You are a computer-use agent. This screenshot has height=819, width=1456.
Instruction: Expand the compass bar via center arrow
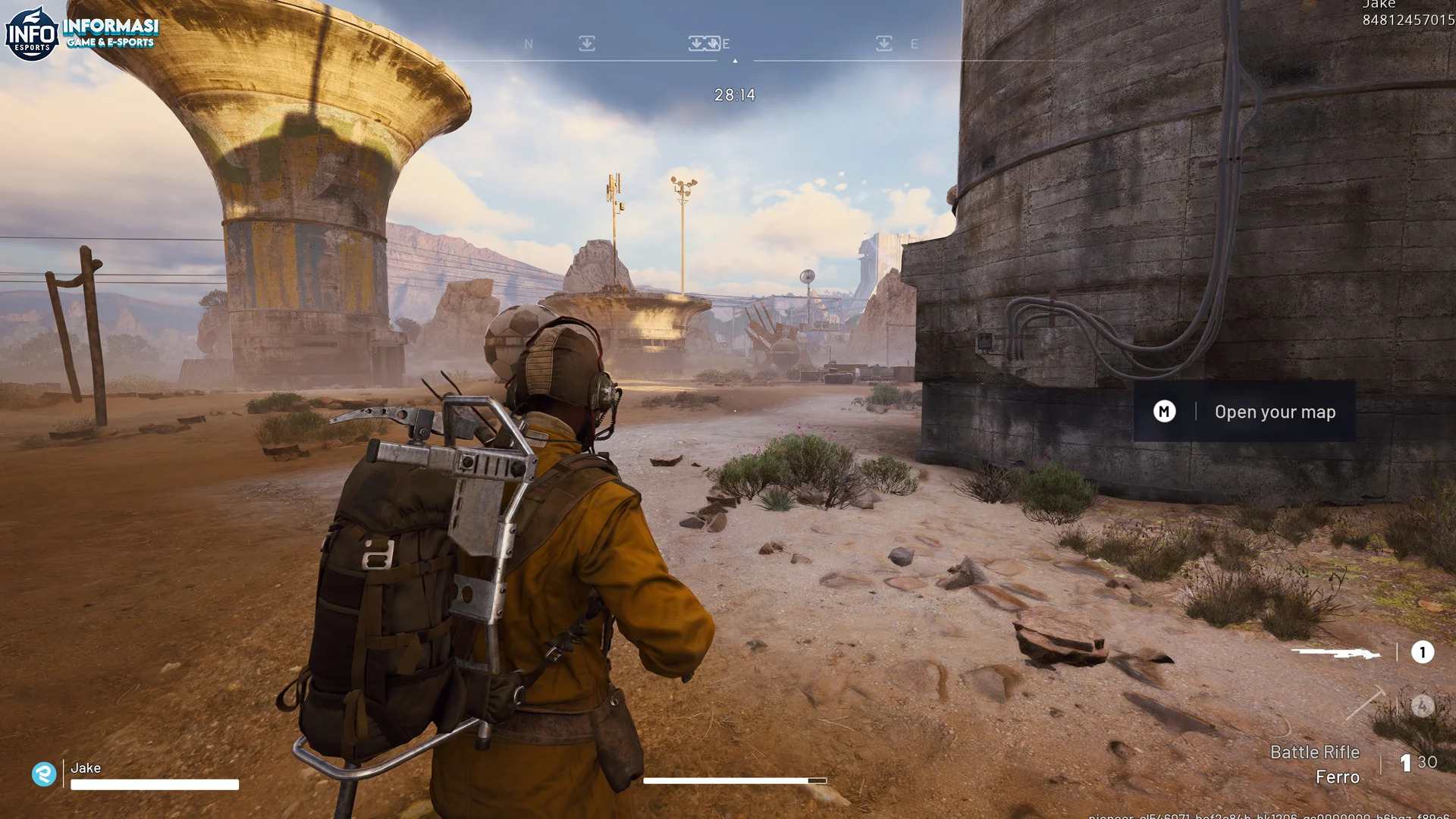tap(734, 61)
